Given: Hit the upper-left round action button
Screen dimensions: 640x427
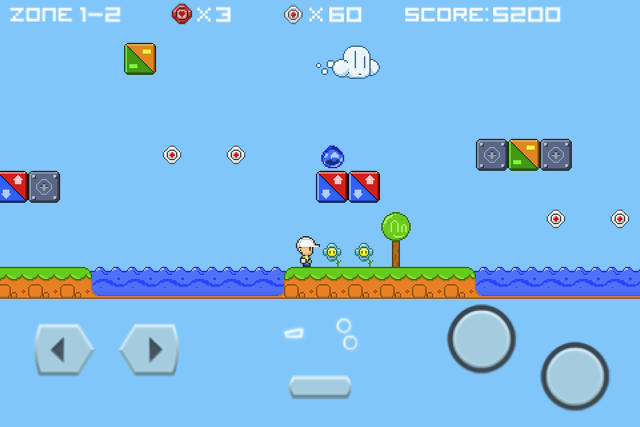Looking at the screenshot, I should (x=481, y=339).
